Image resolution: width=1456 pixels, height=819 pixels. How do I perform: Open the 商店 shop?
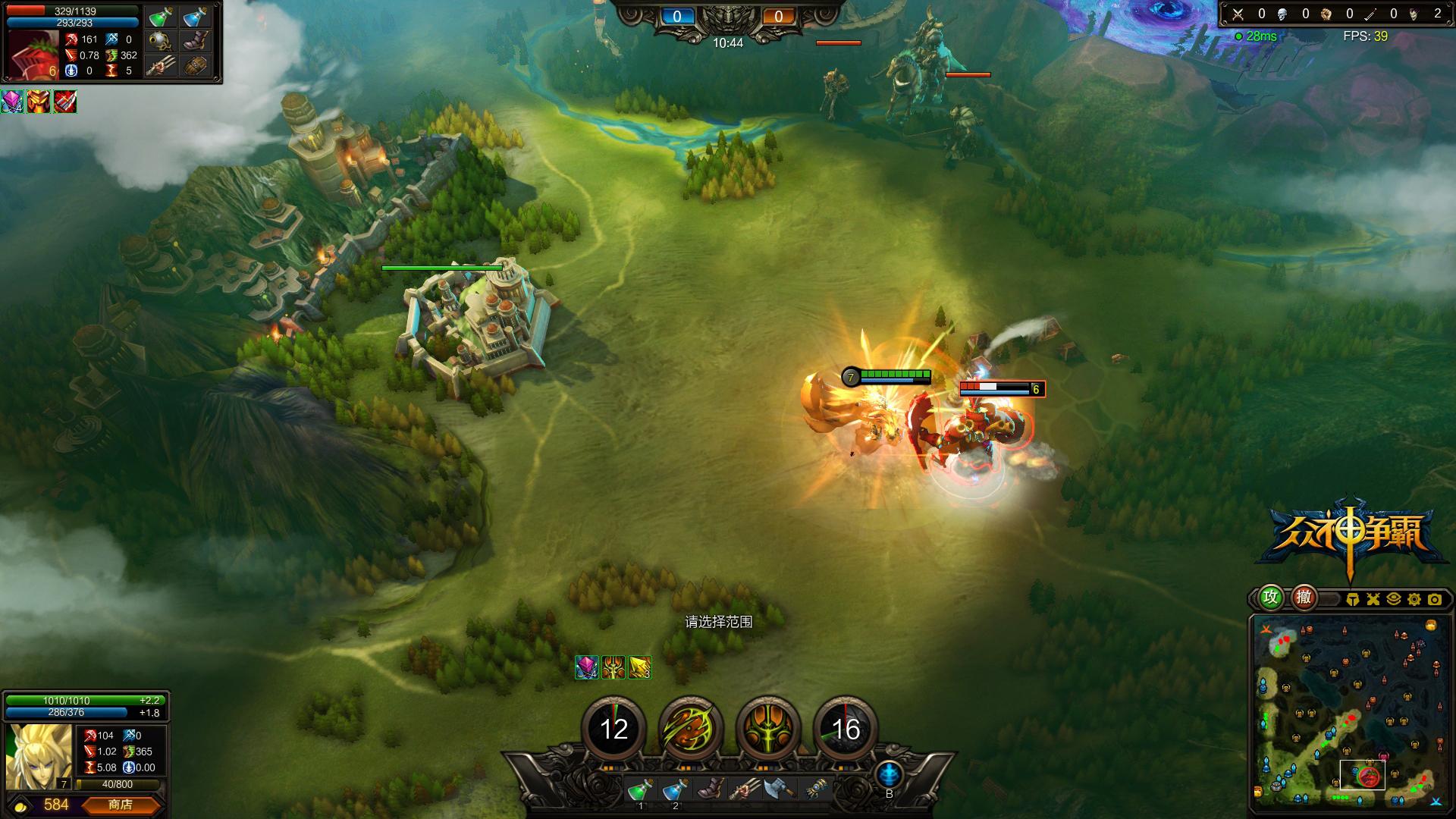pos(121,805)
